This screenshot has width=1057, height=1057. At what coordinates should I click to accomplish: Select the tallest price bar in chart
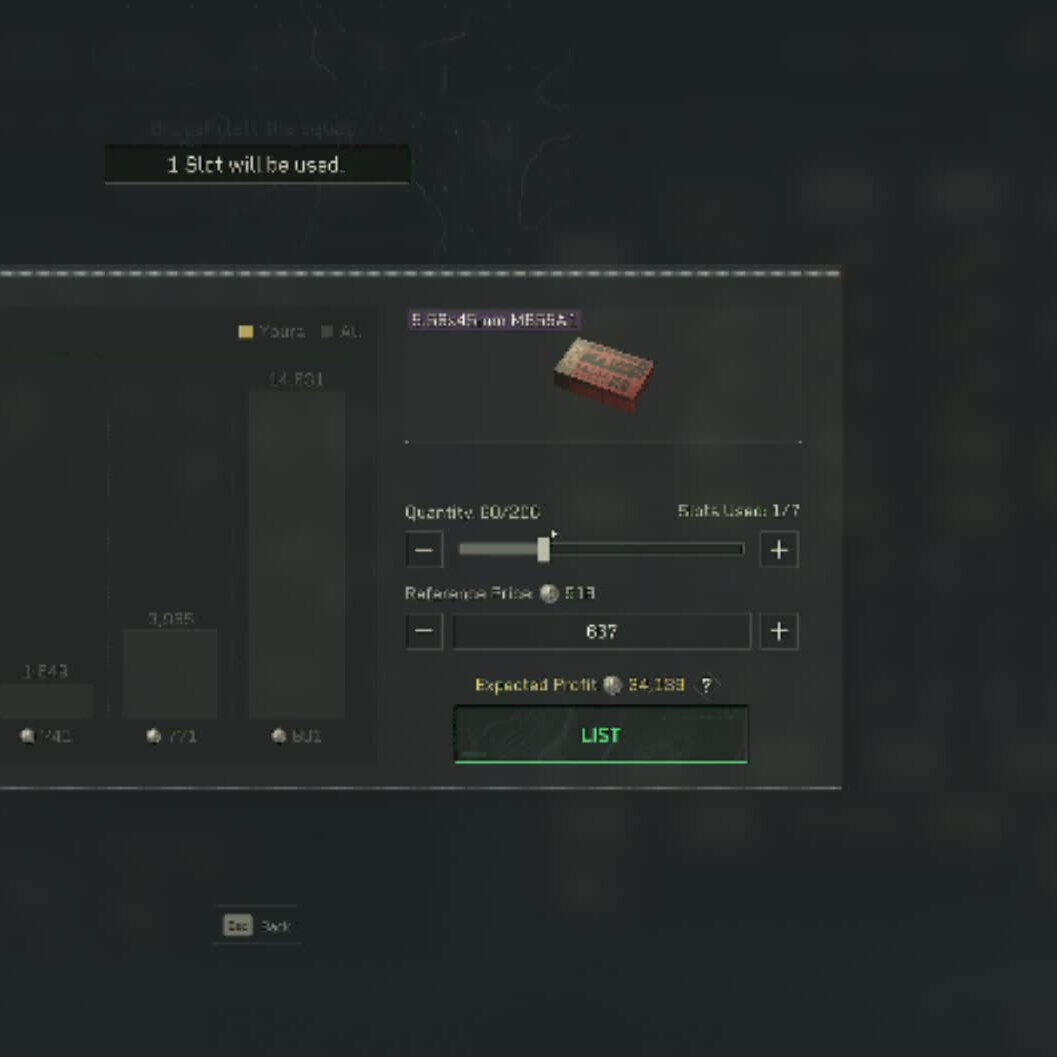(297, 554)
